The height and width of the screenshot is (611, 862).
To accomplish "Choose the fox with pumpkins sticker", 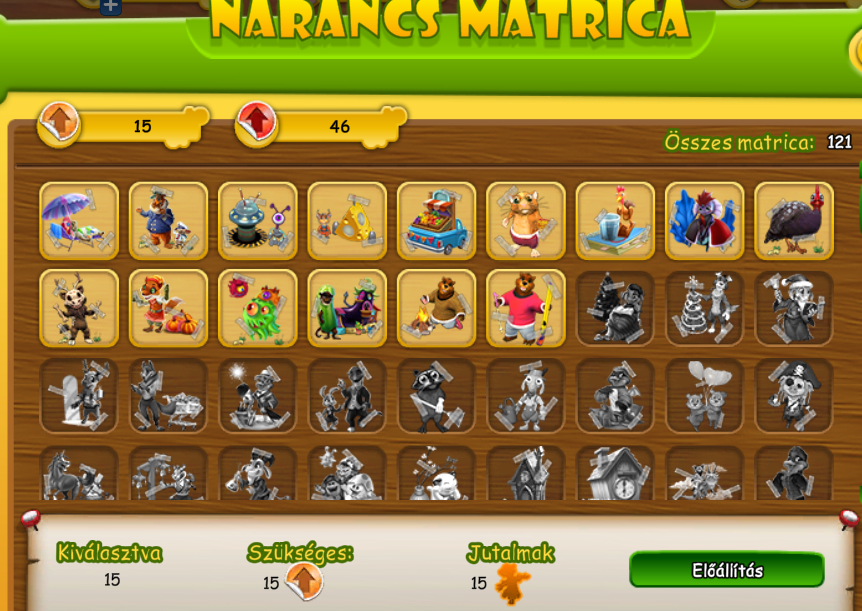I will [168, 308].
